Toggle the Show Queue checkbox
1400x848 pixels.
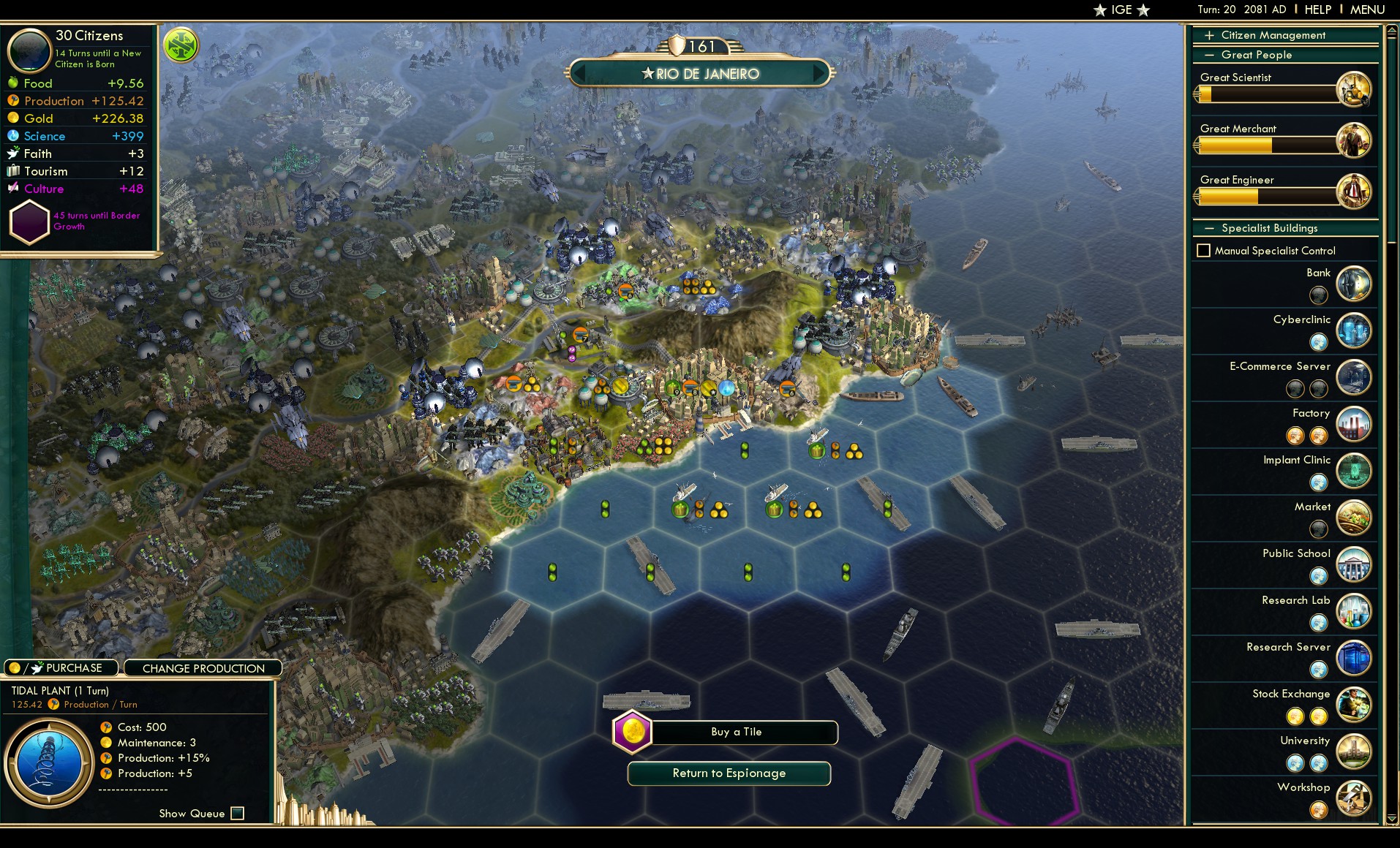[237, 813]
